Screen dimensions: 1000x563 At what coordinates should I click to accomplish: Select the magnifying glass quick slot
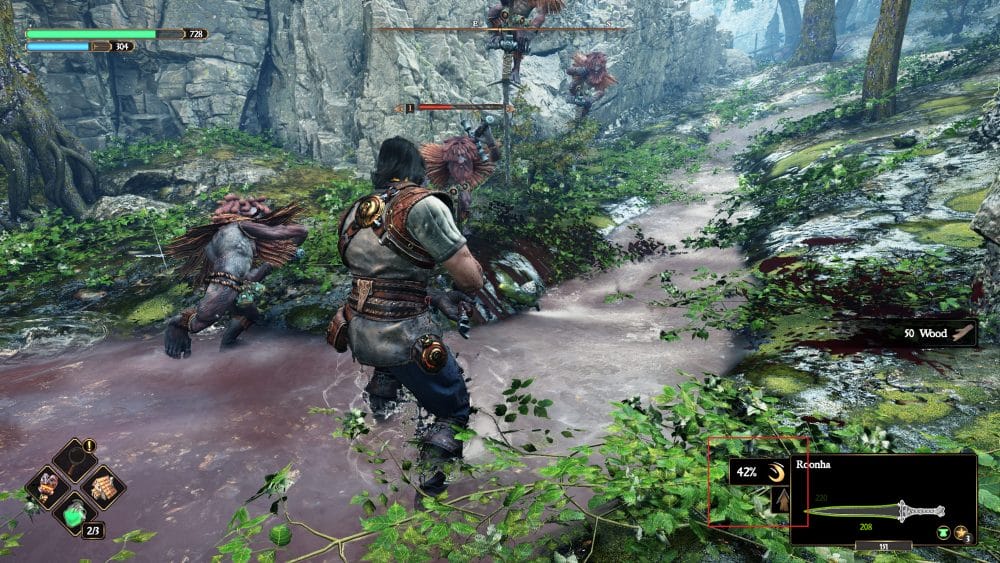[75, 461]
